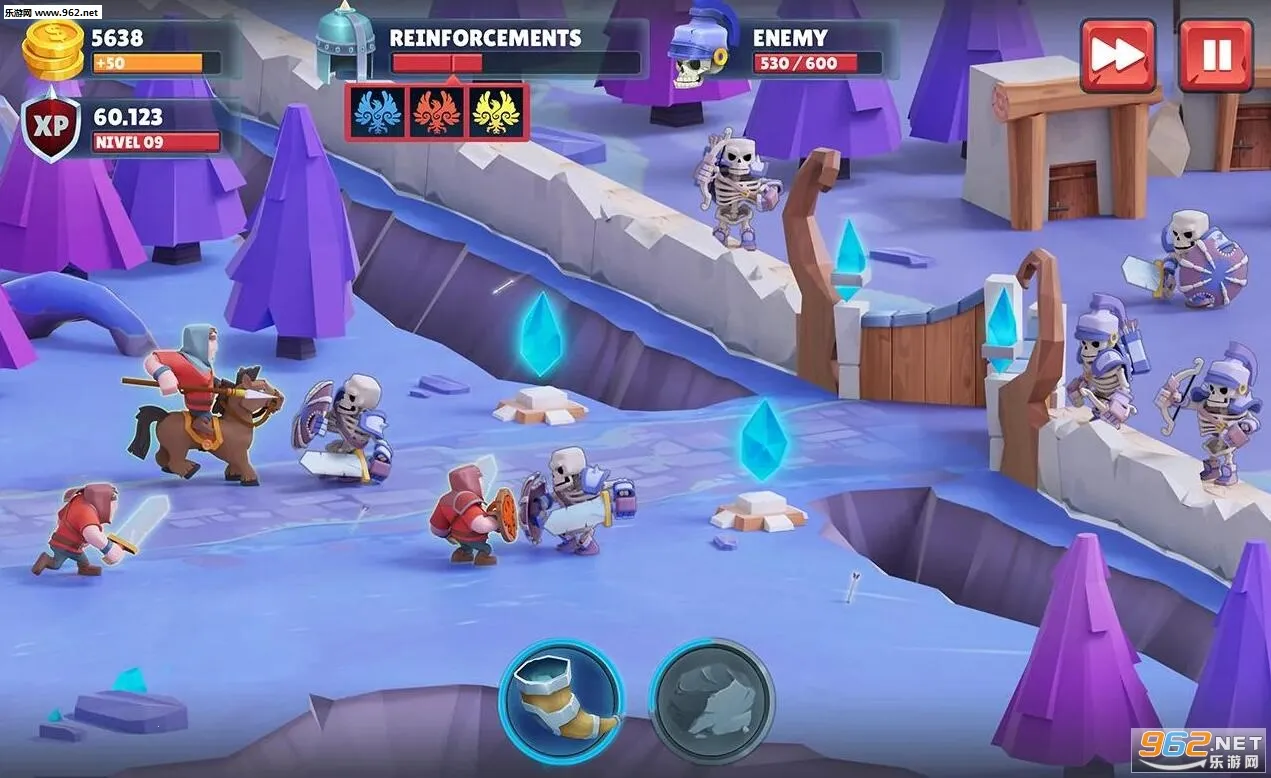Select the blue phoenix reinforcement emblem
This screenshot has height=778, width=1271.
[x=378, y=112]
